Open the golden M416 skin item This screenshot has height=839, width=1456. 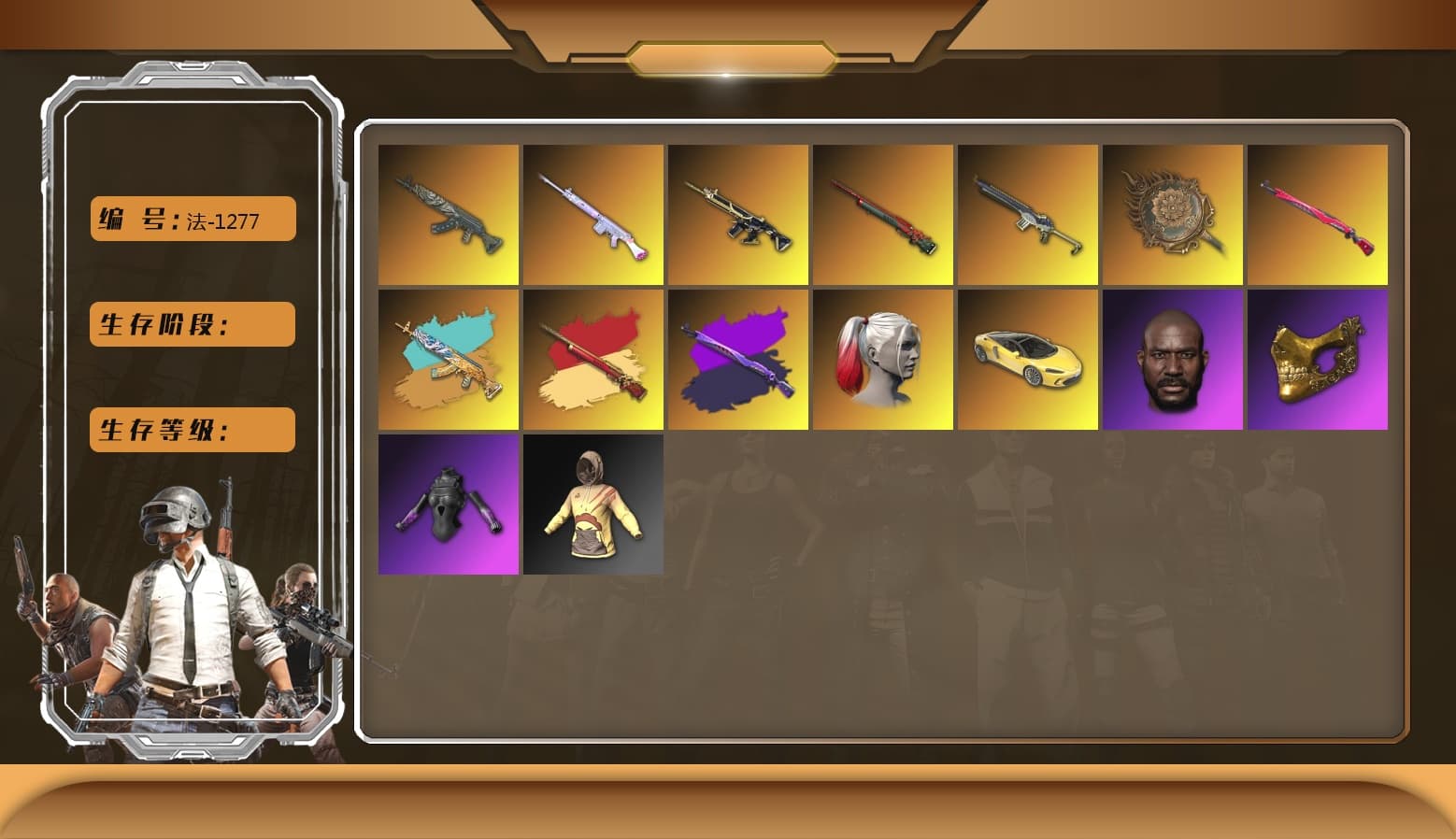(737, 213)
